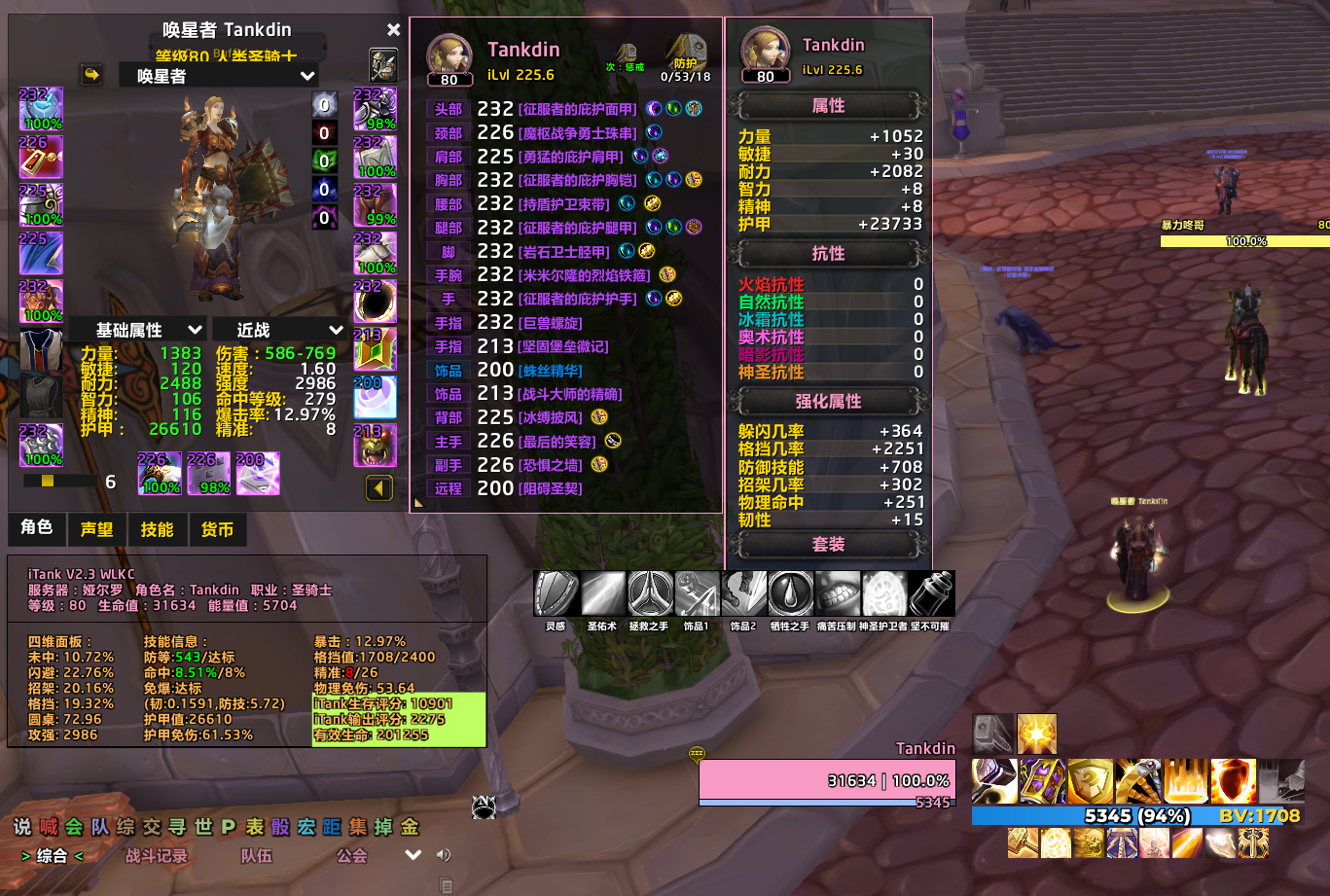Open the 唤星者 title dropdown

click(x=219, y=75)
